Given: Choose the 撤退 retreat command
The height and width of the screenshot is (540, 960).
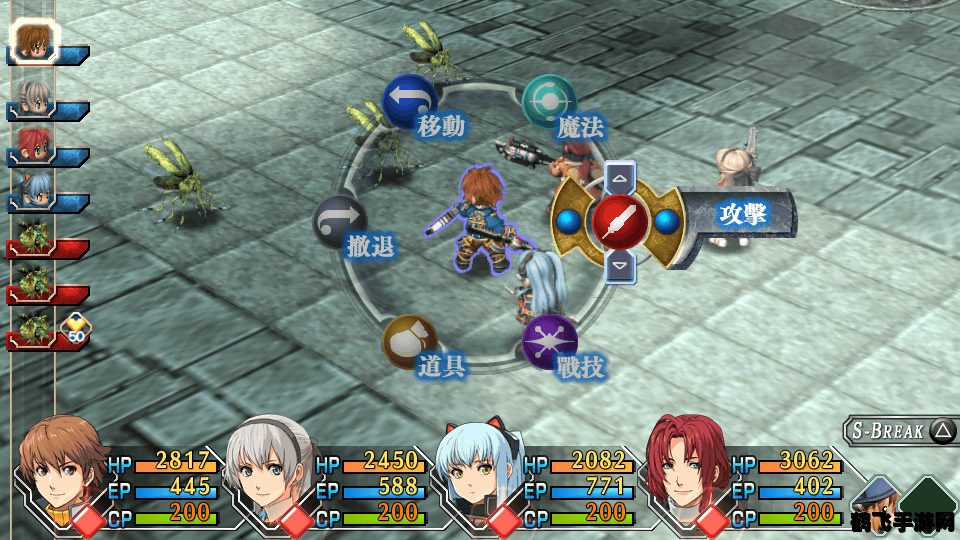Looking at the screenshot, I should [x=341, y=222].
